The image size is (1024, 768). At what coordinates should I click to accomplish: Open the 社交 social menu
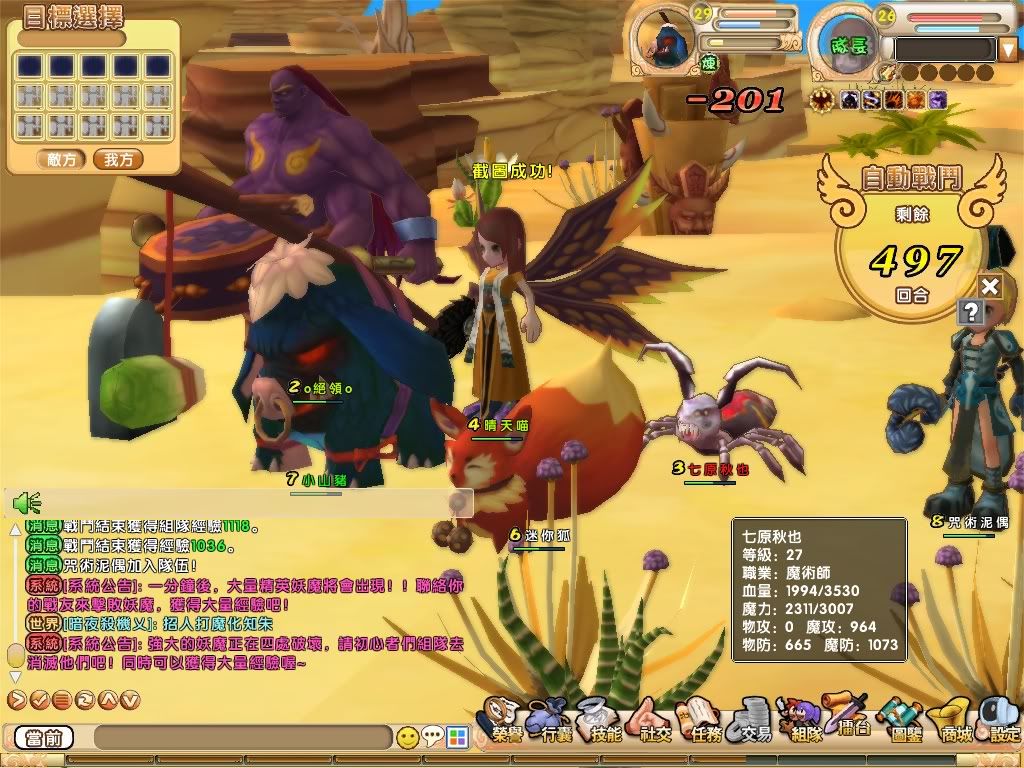tap(655, 722)
